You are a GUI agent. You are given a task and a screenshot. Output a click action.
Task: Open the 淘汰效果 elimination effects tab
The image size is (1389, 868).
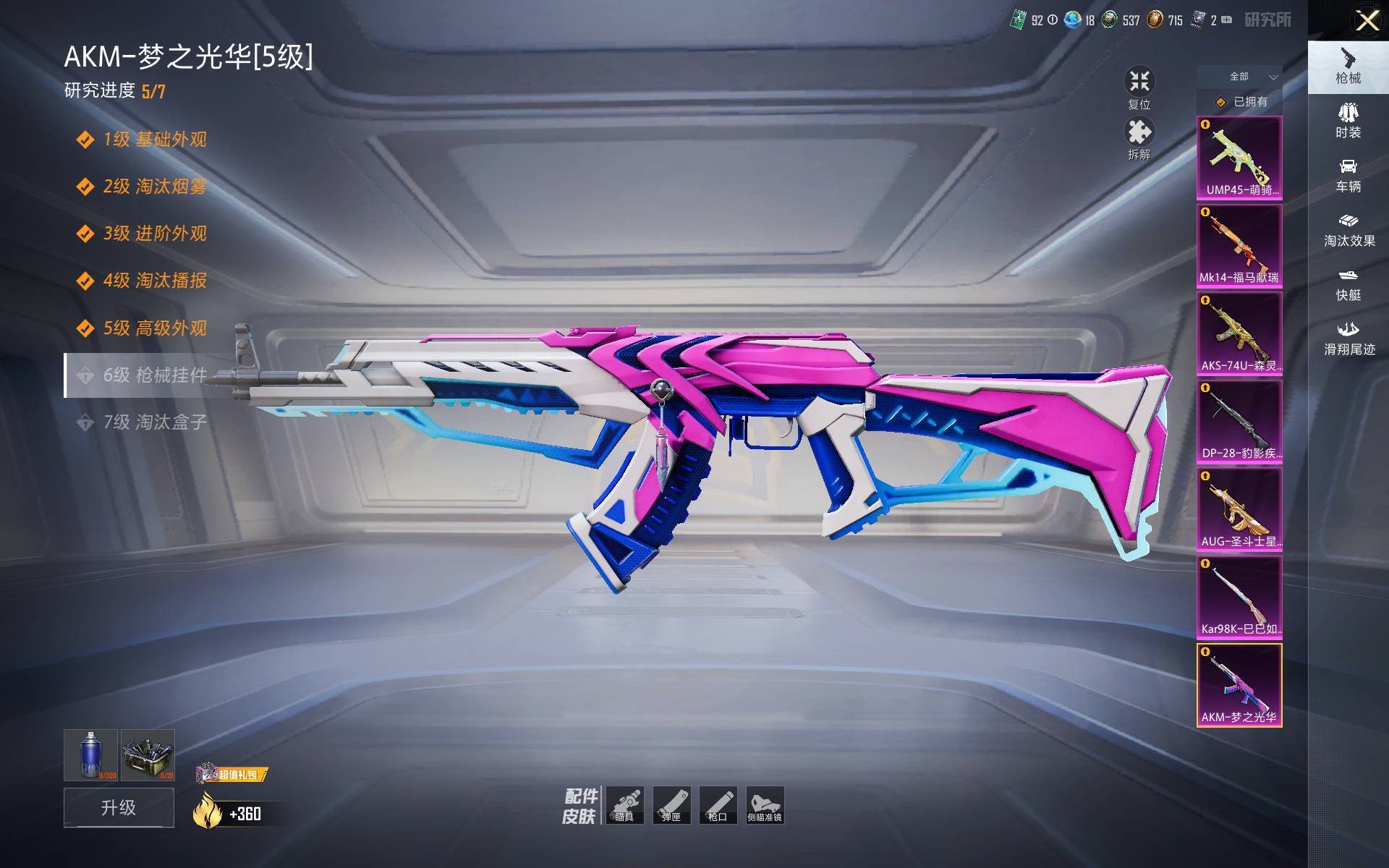click(x=1348, y=230)
